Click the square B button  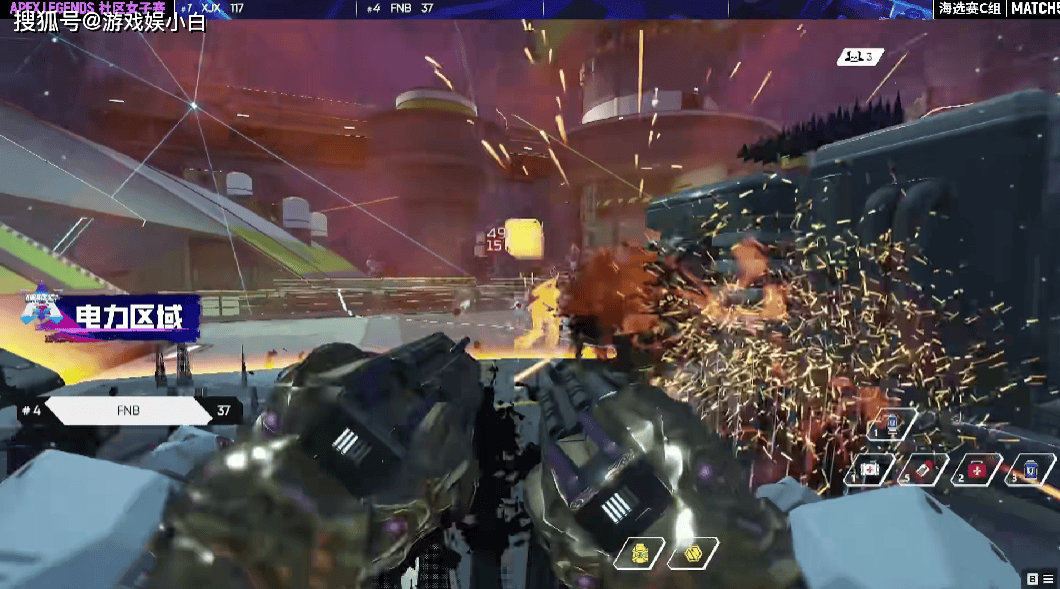pos(1032,578)
